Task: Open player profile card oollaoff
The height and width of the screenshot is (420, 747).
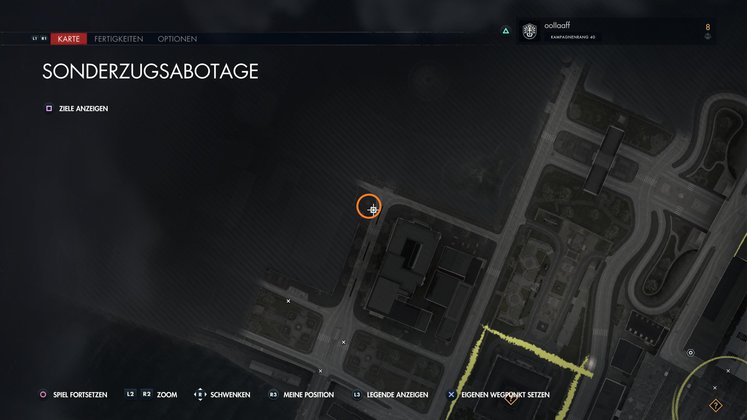Action: [608, 32]
